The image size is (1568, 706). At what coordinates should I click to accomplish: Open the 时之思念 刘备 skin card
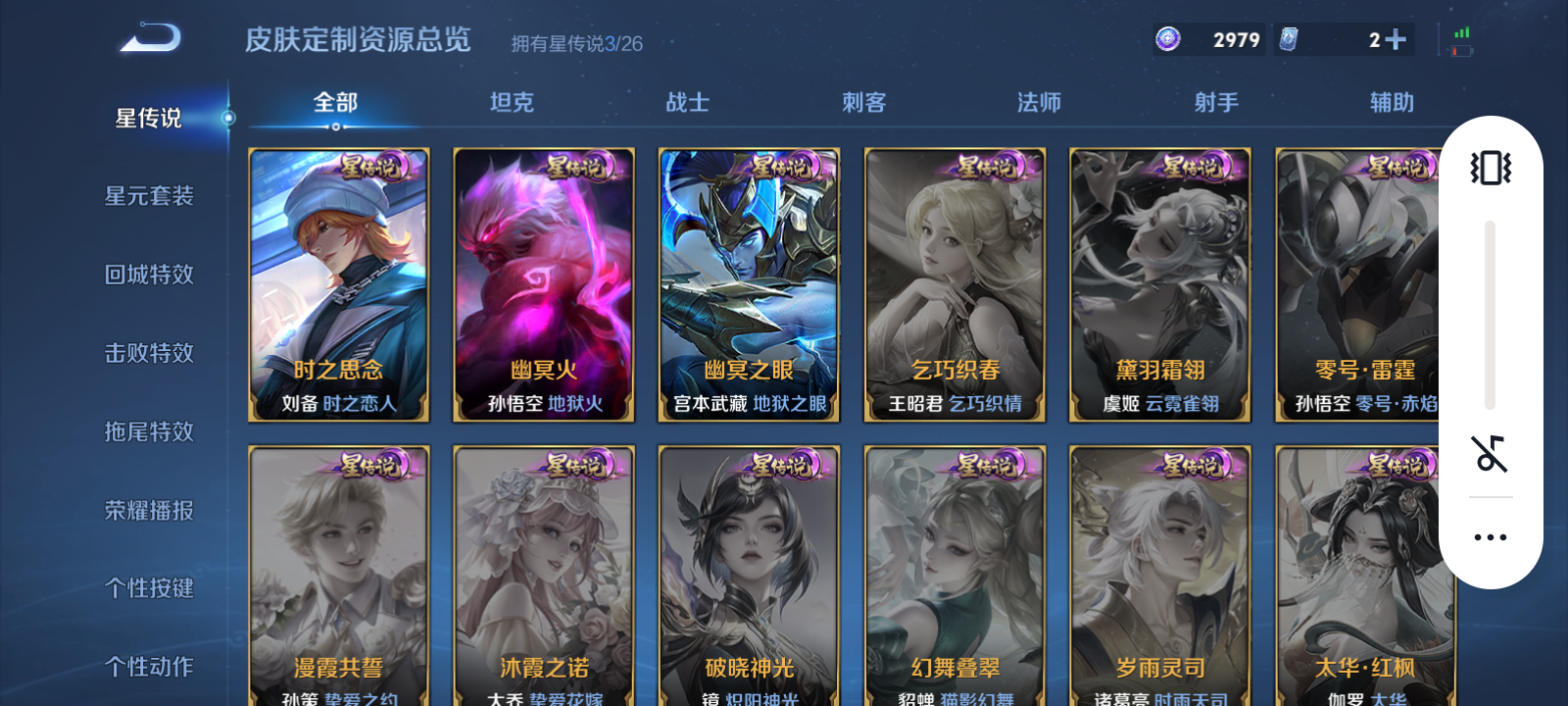[x=338, y=284]
